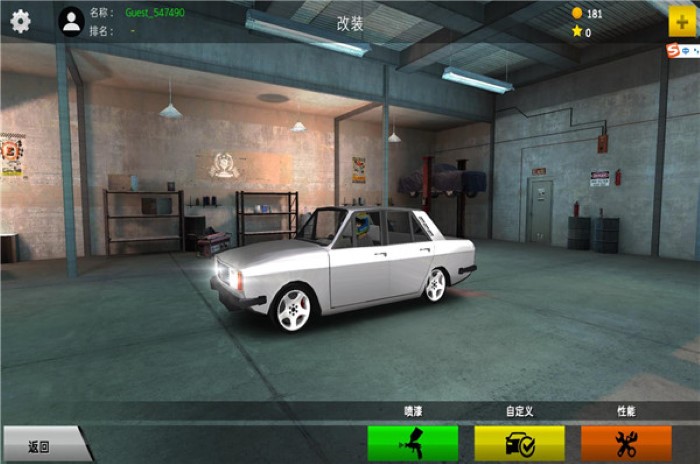
Task: Add coins with the yellow plus button
Action: [x=681, y=23]
